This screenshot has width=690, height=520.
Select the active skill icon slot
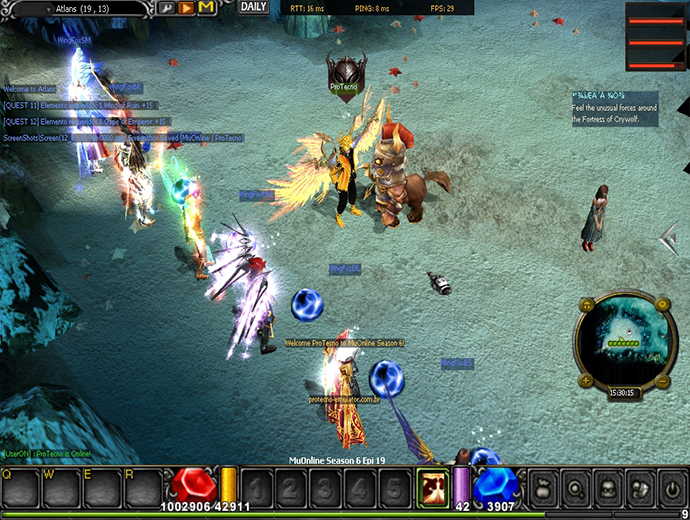pos(433,488)
